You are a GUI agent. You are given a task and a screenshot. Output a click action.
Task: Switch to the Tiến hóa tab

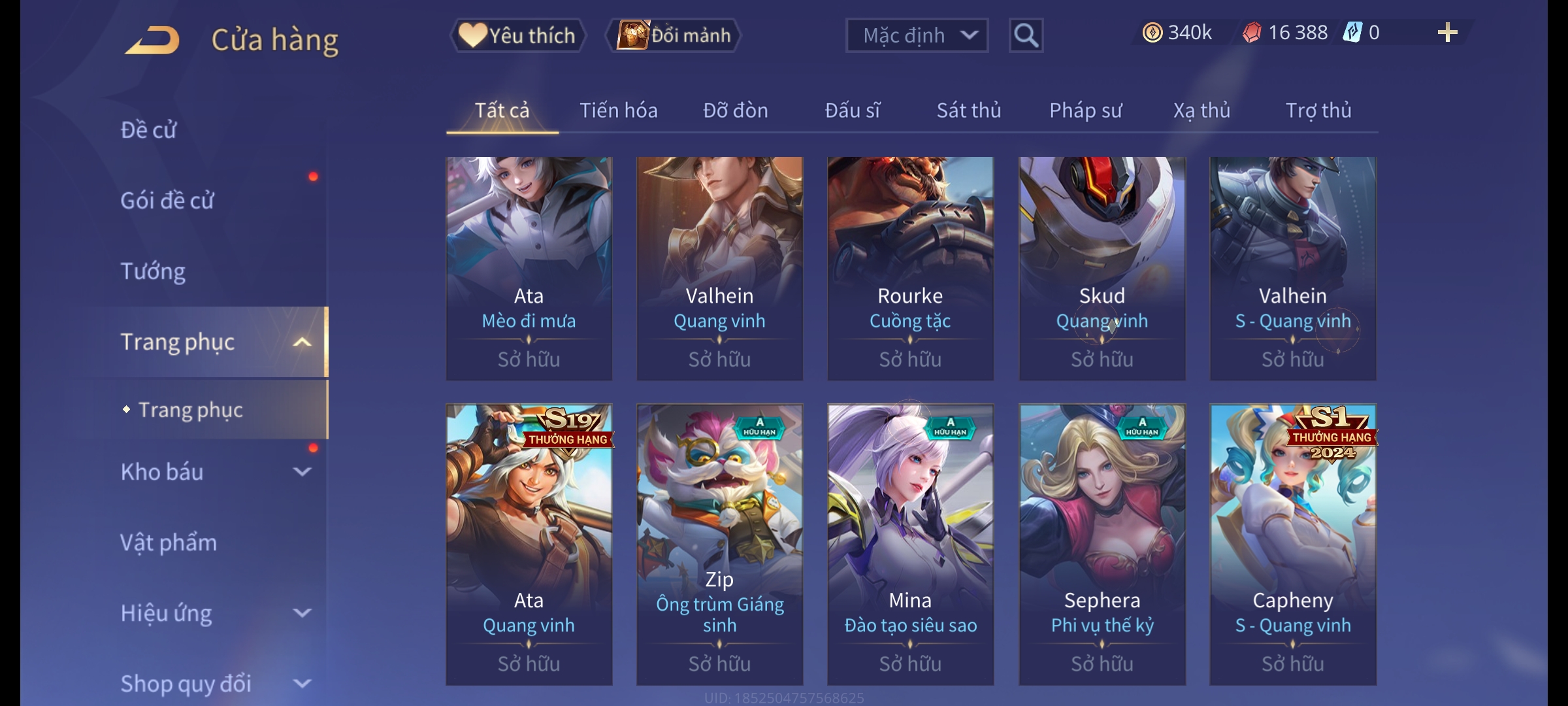pos(618,110)
